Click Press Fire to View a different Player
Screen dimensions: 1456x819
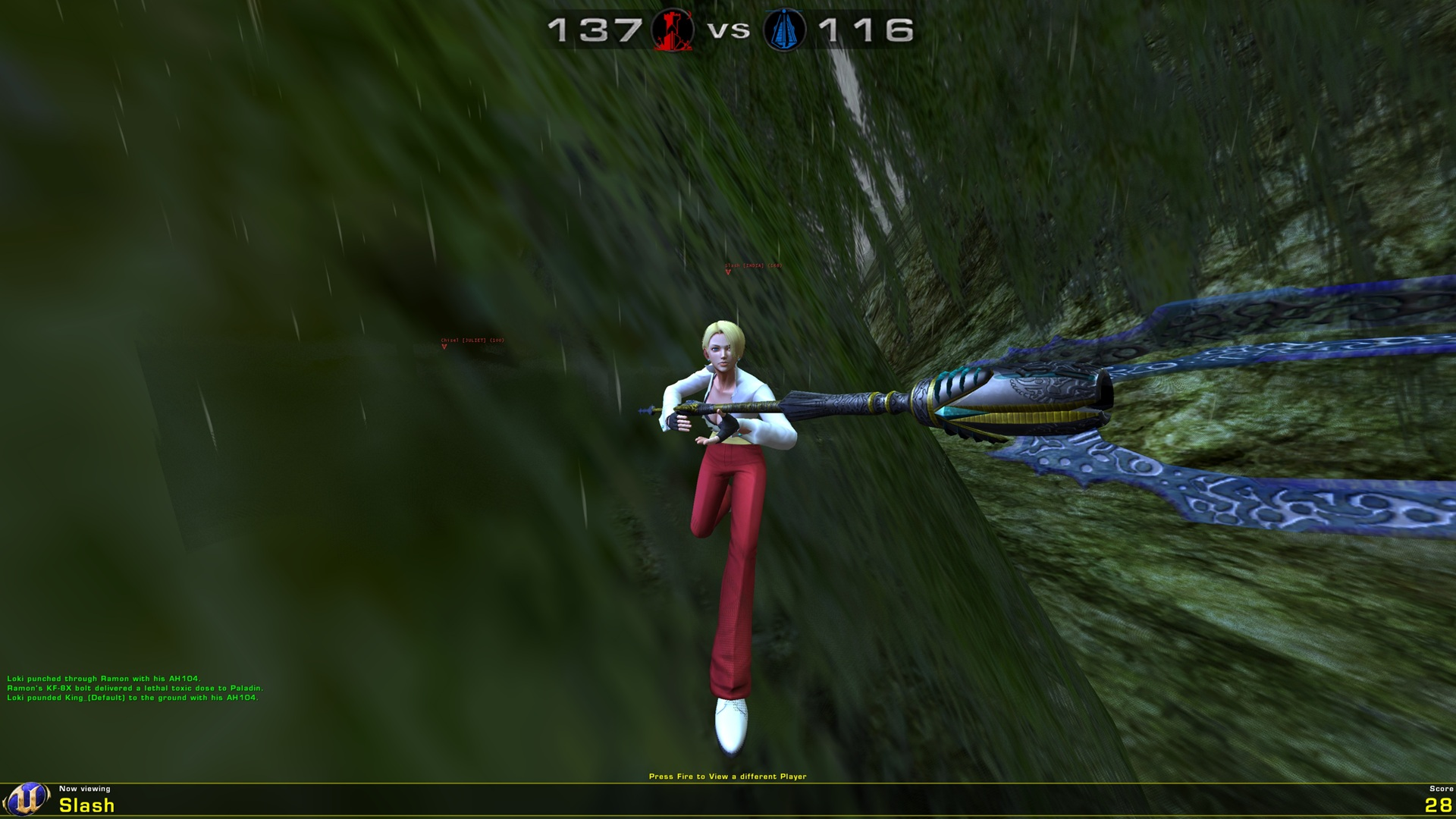728,776
